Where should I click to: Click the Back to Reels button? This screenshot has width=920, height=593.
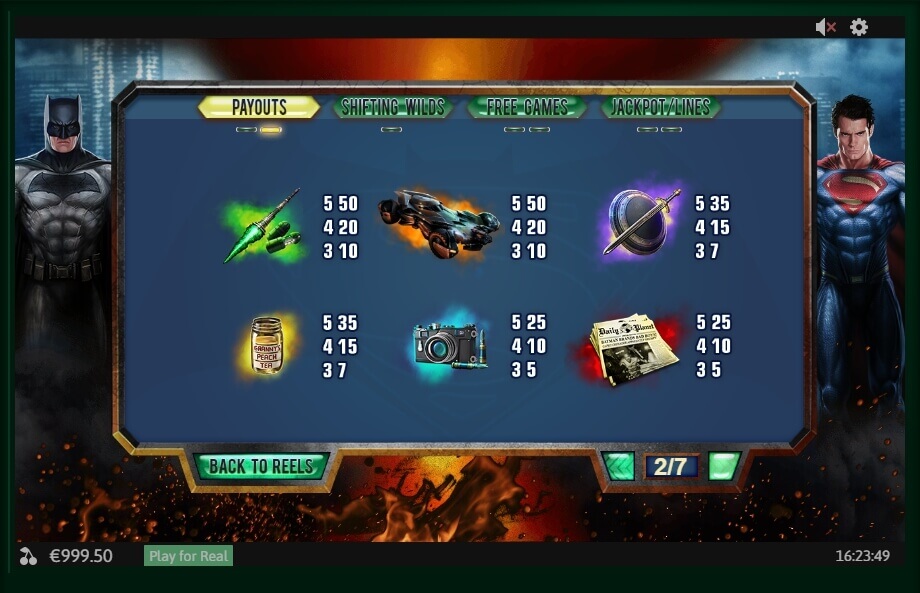(x=261, y=466)
